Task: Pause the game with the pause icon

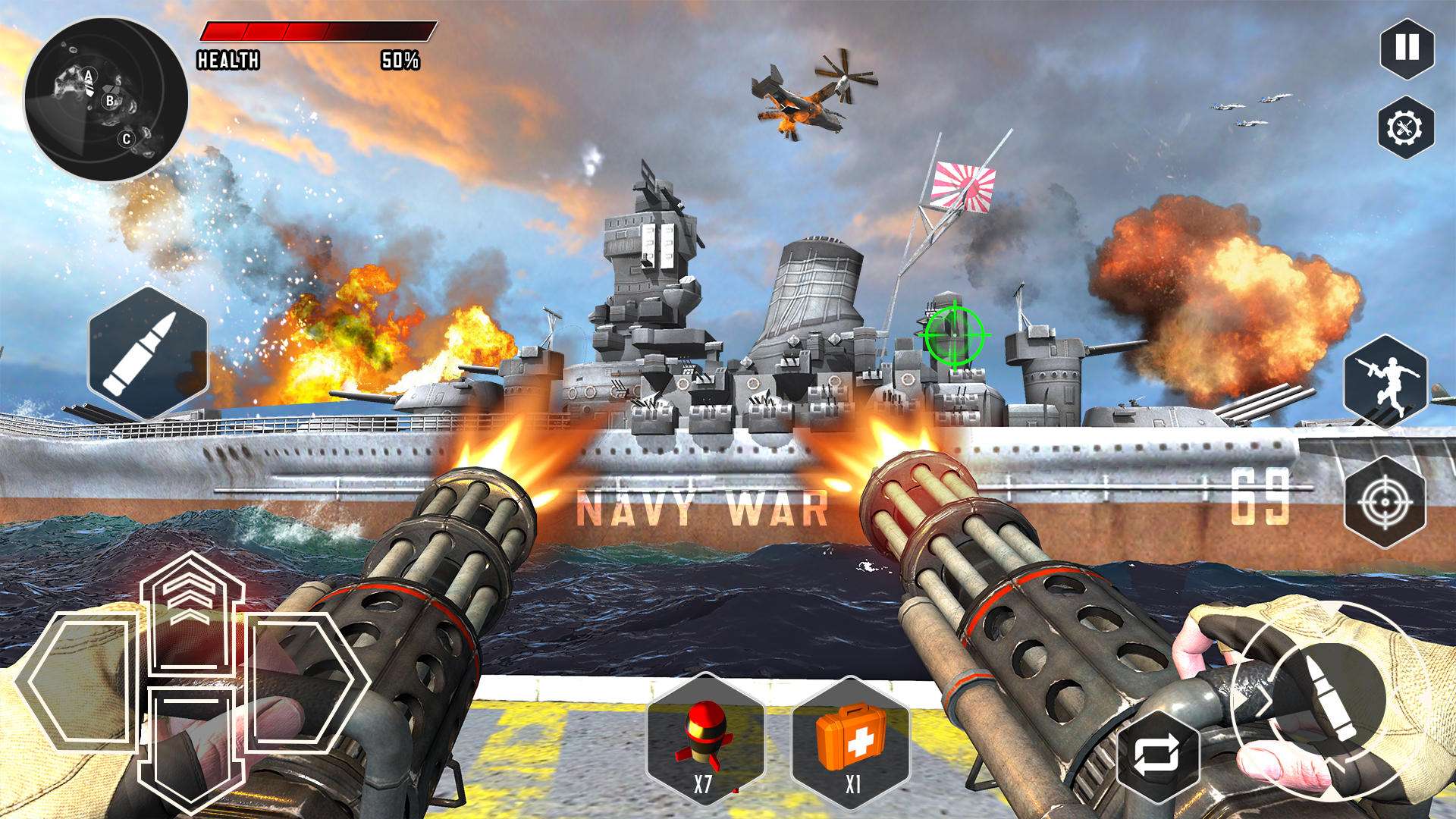Action: (1407, 48)
